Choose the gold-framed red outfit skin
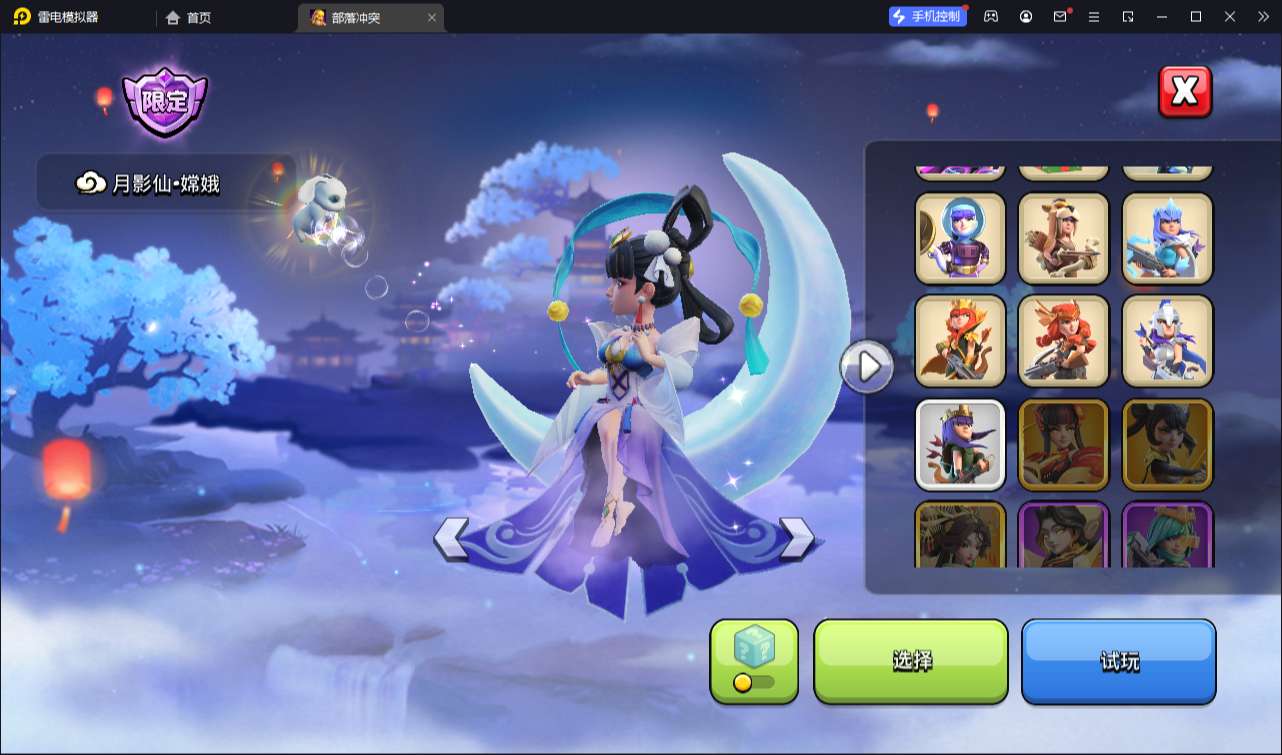This screenshot has height=755, width=1282. pyautogui.click(x=1063, y=444)
